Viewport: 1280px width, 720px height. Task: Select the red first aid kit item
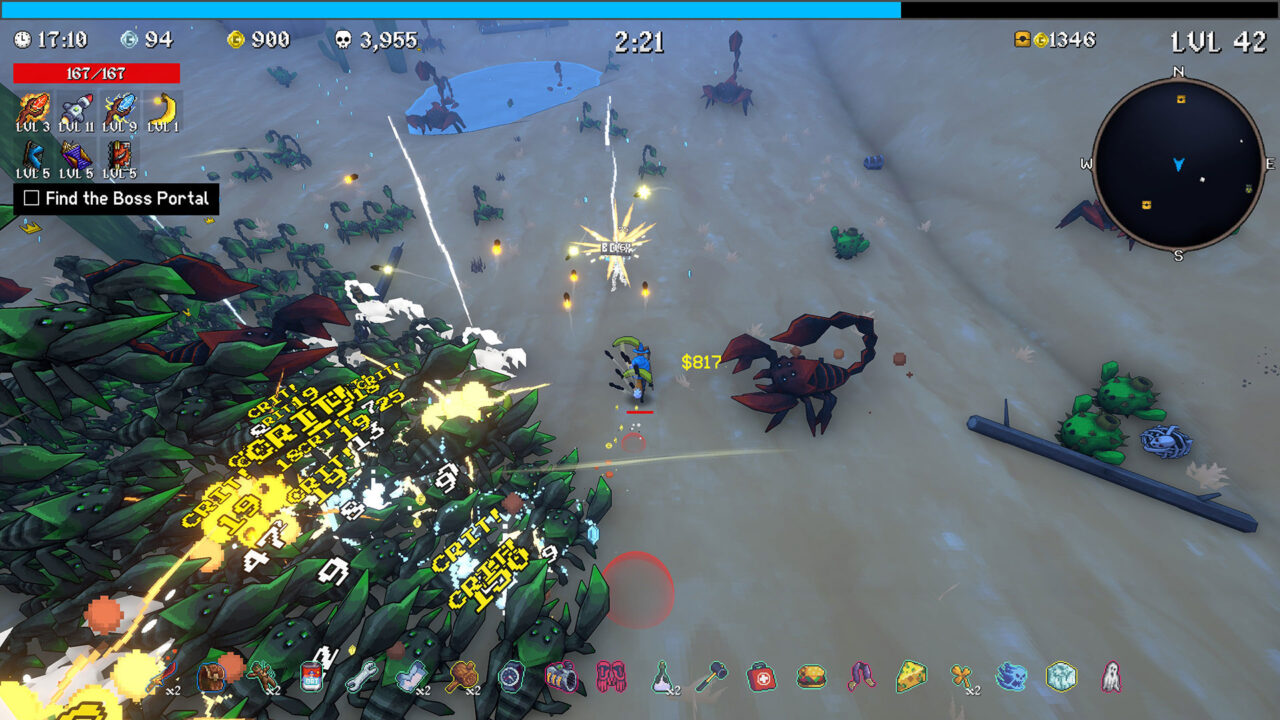761,677
